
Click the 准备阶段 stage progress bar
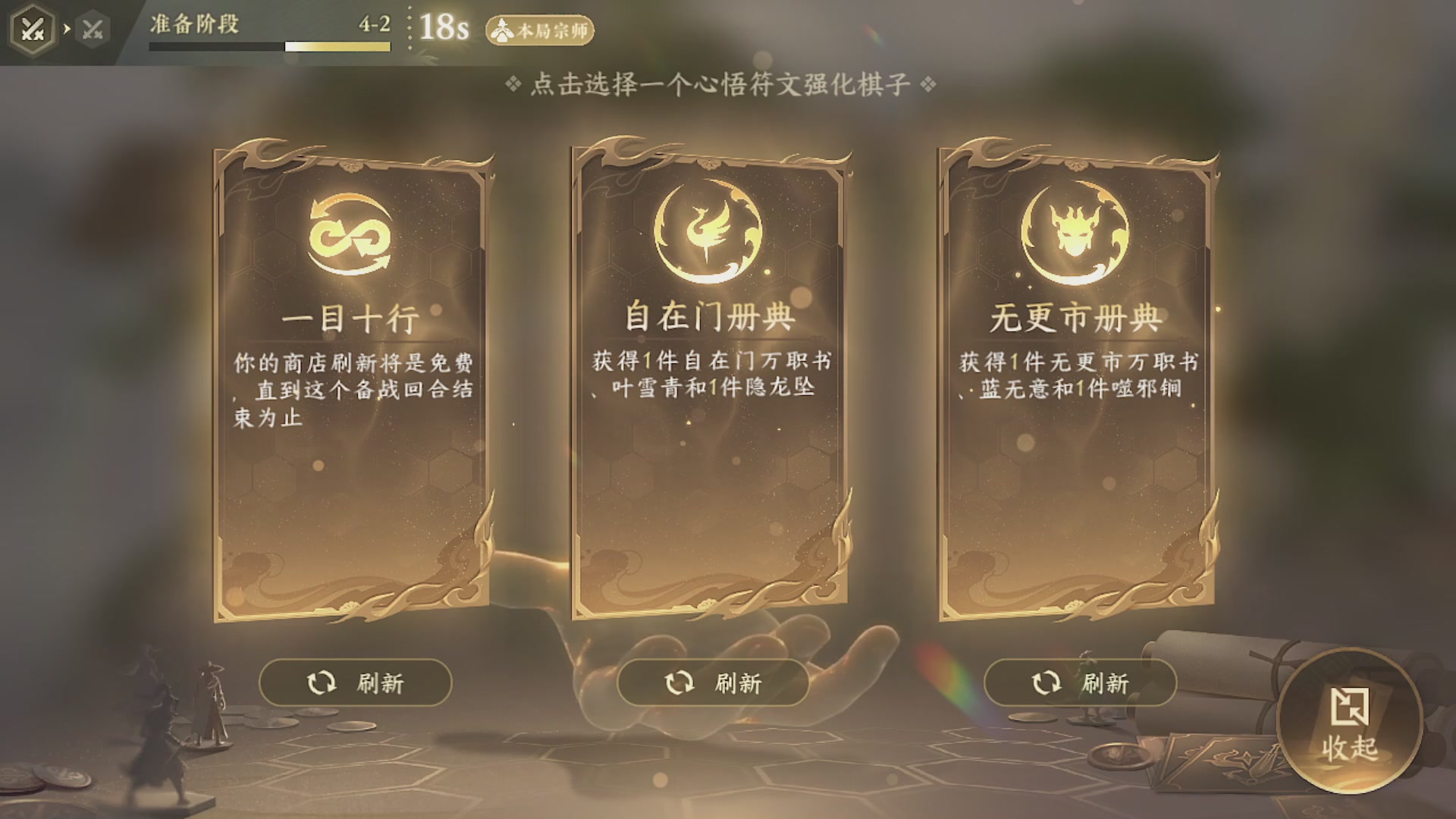pos(269,45)
